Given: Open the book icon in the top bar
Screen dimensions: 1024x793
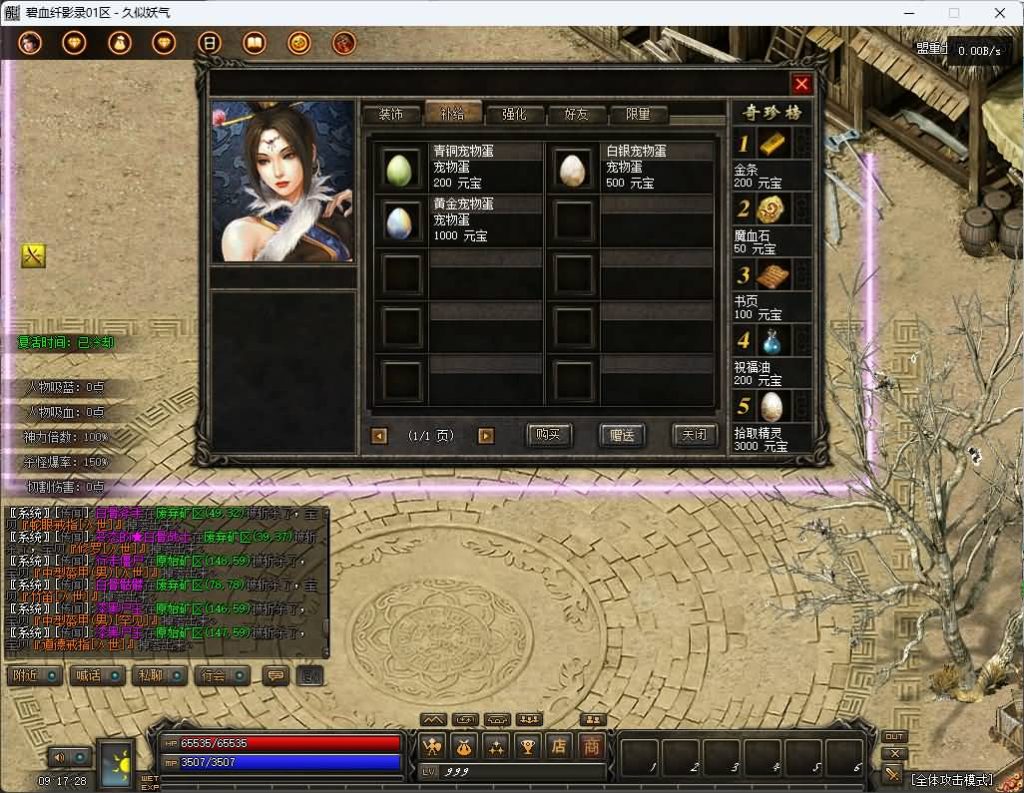Looking at the screenshot, I should pyautogui.click(x=254, y=43).
